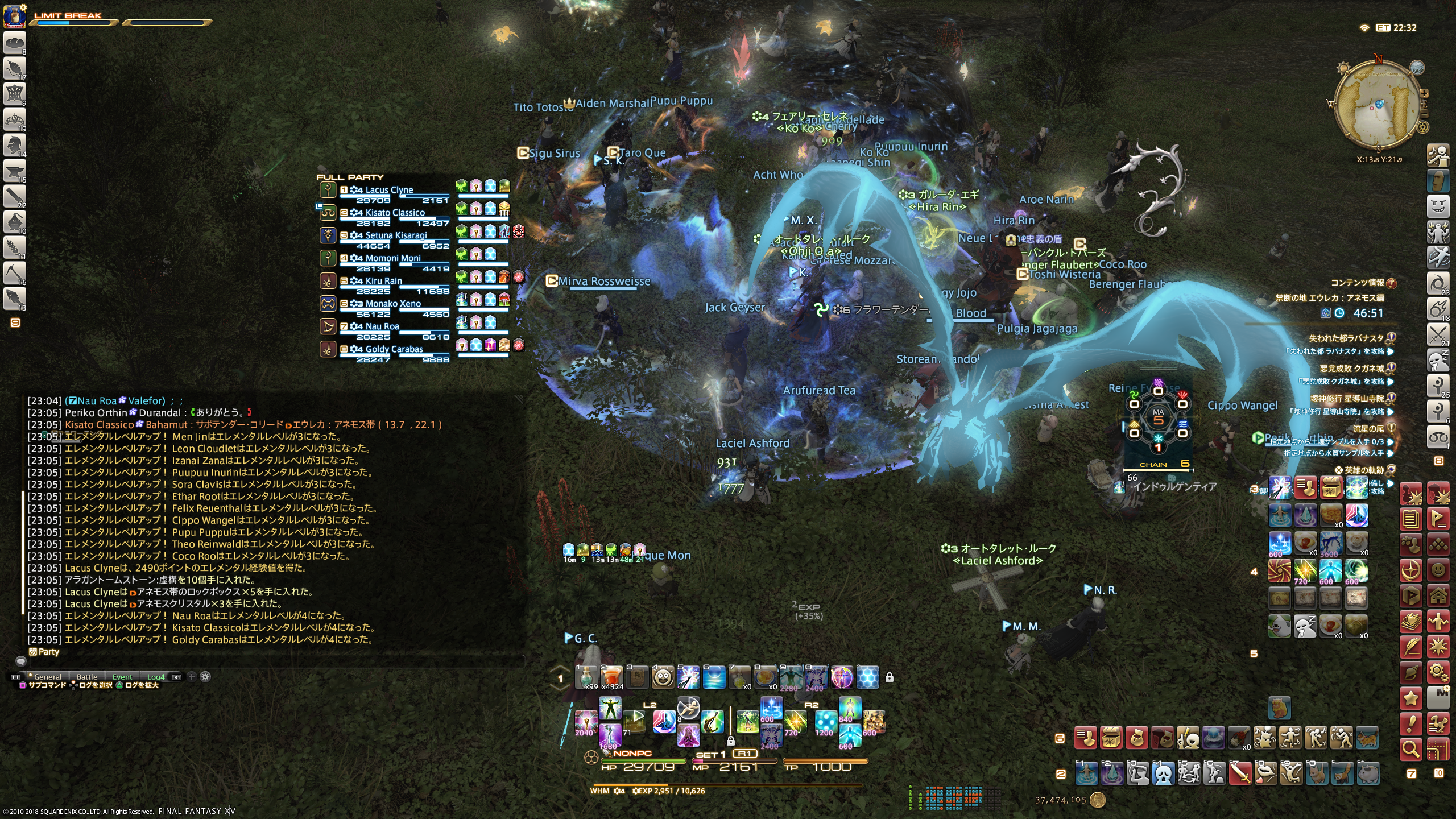Use the orange drink item stack x4324
This screenshot has height=819, width=1456.
pos(612,677)
